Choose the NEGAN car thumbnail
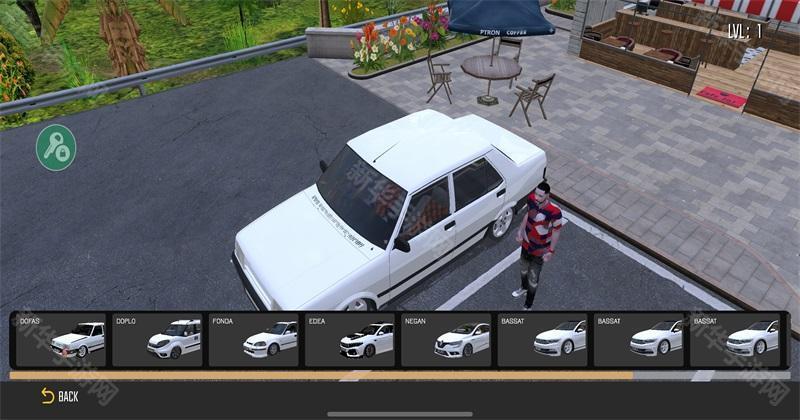Screen dimensions: 800x420 [446, 340]
